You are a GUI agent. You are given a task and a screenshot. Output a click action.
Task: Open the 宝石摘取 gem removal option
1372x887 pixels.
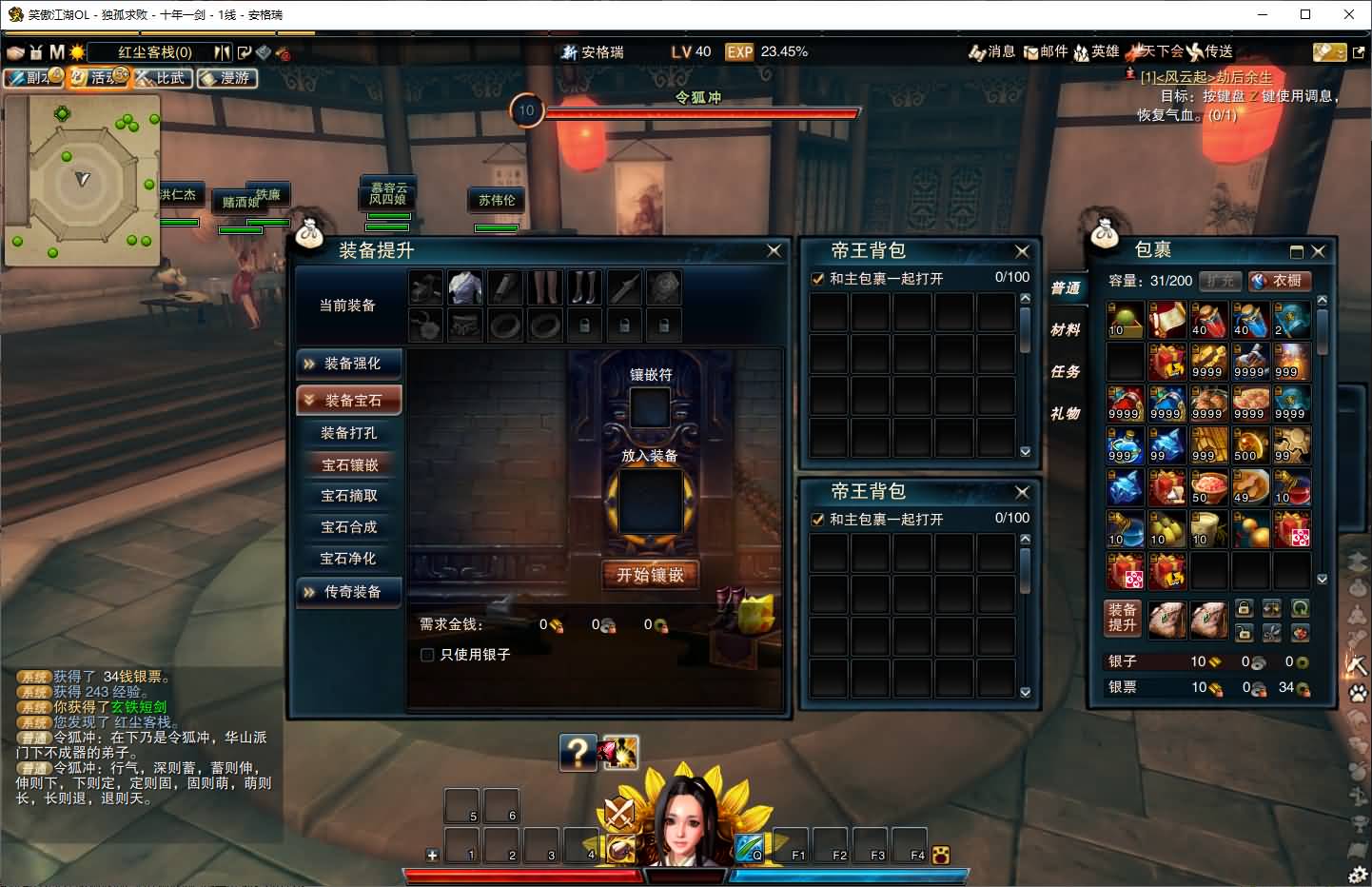pos(348,496)
